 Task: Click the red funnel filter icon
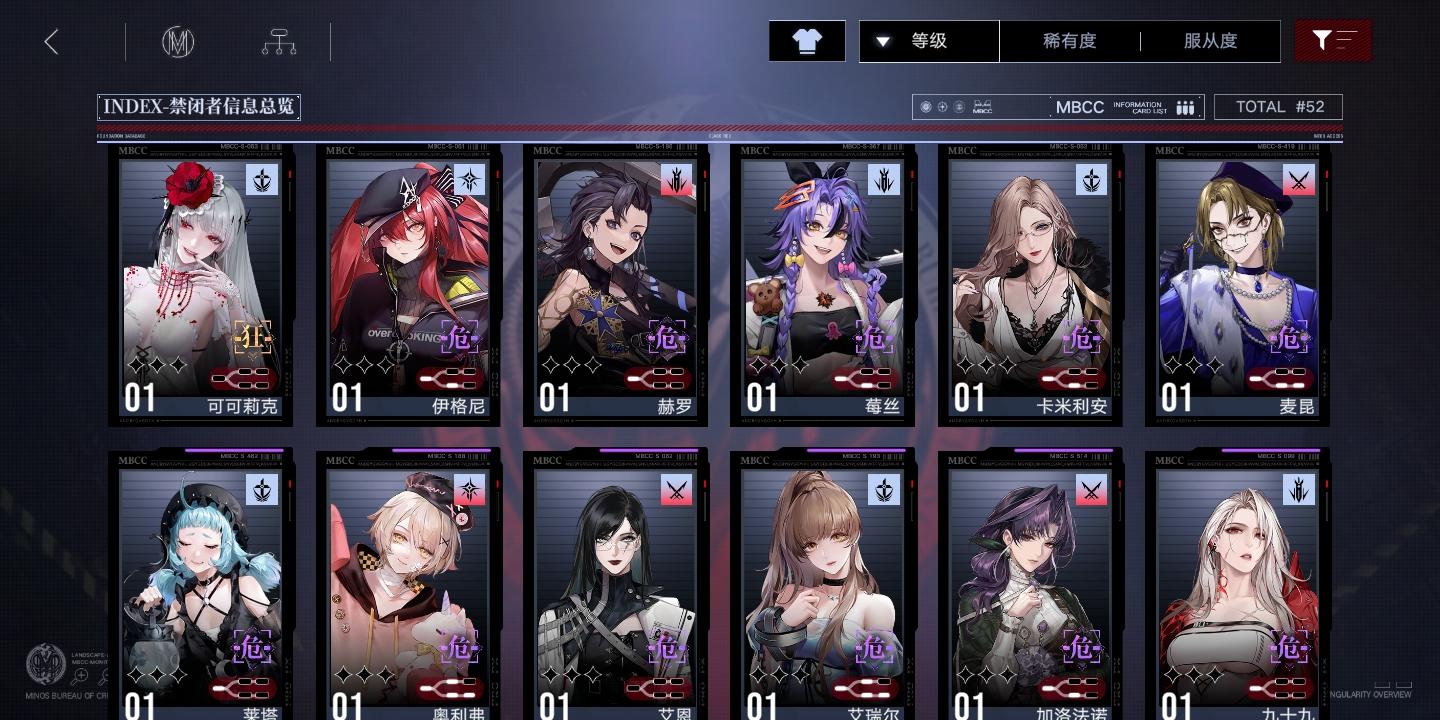(1333, 41)
